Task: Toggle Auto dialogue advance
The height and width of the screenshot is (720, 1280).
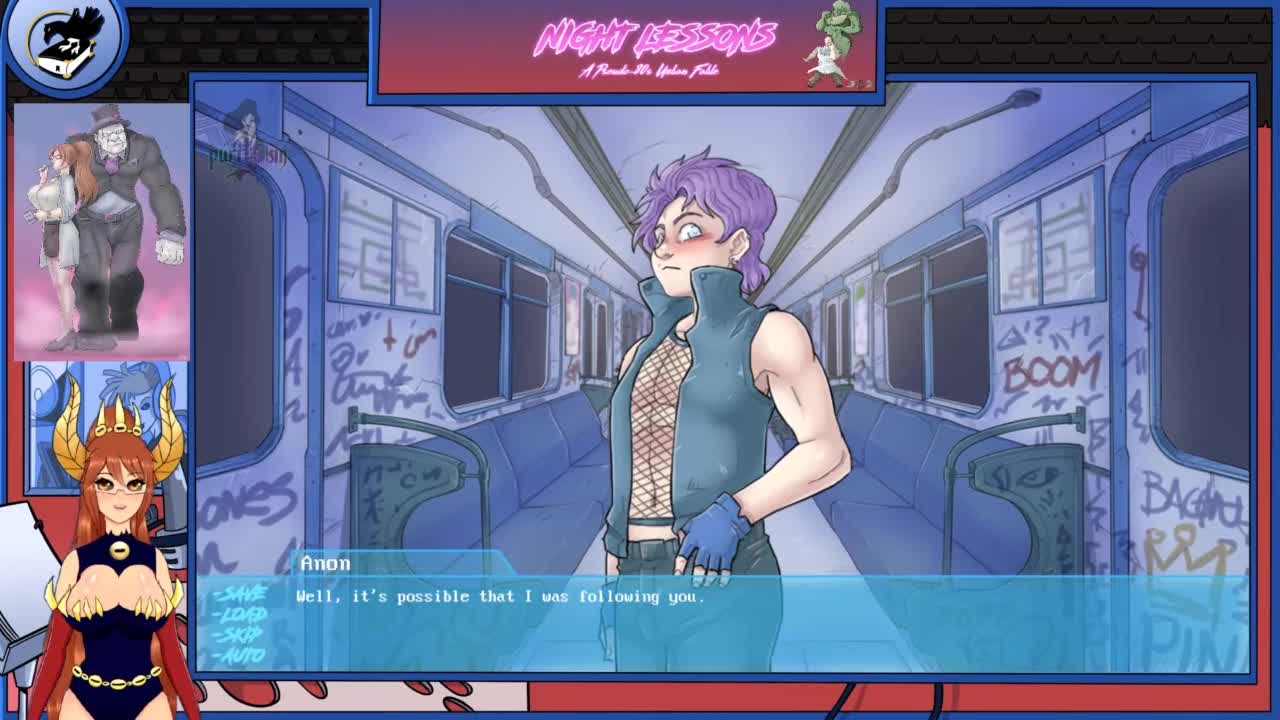Action: pyautogui.click(x=242, y=655)
